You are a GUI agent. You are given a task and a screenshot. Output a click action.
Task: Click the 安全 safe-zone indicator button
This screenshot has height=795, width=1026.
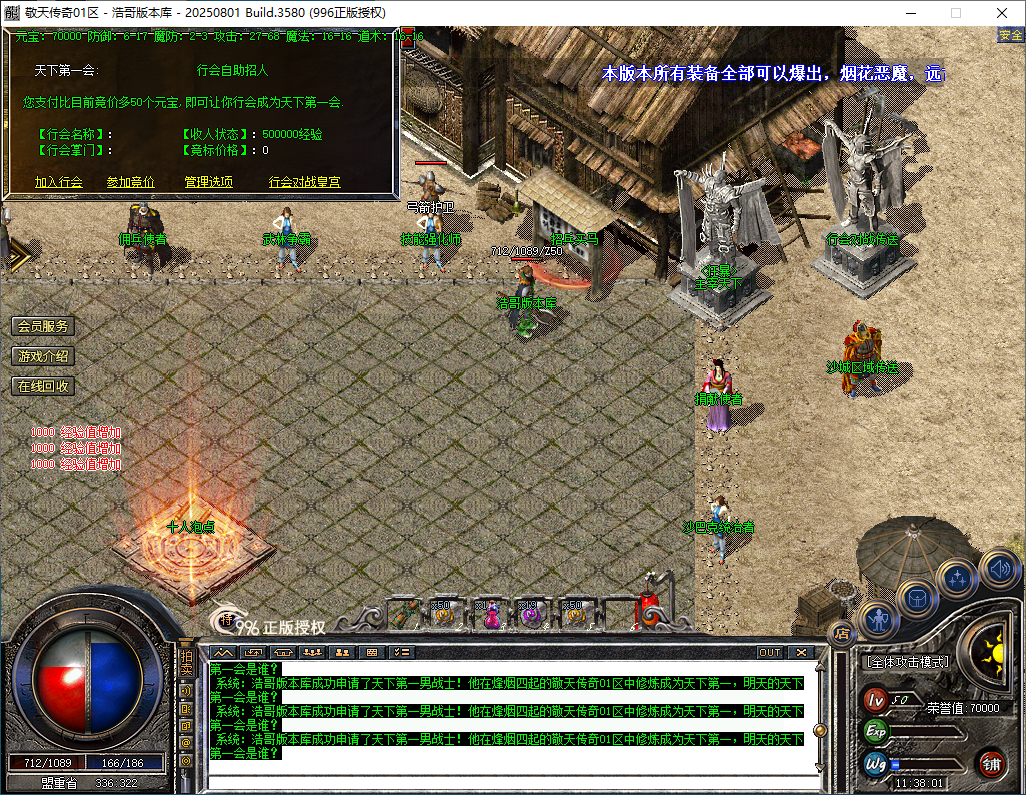click(x=1010, y=35)
